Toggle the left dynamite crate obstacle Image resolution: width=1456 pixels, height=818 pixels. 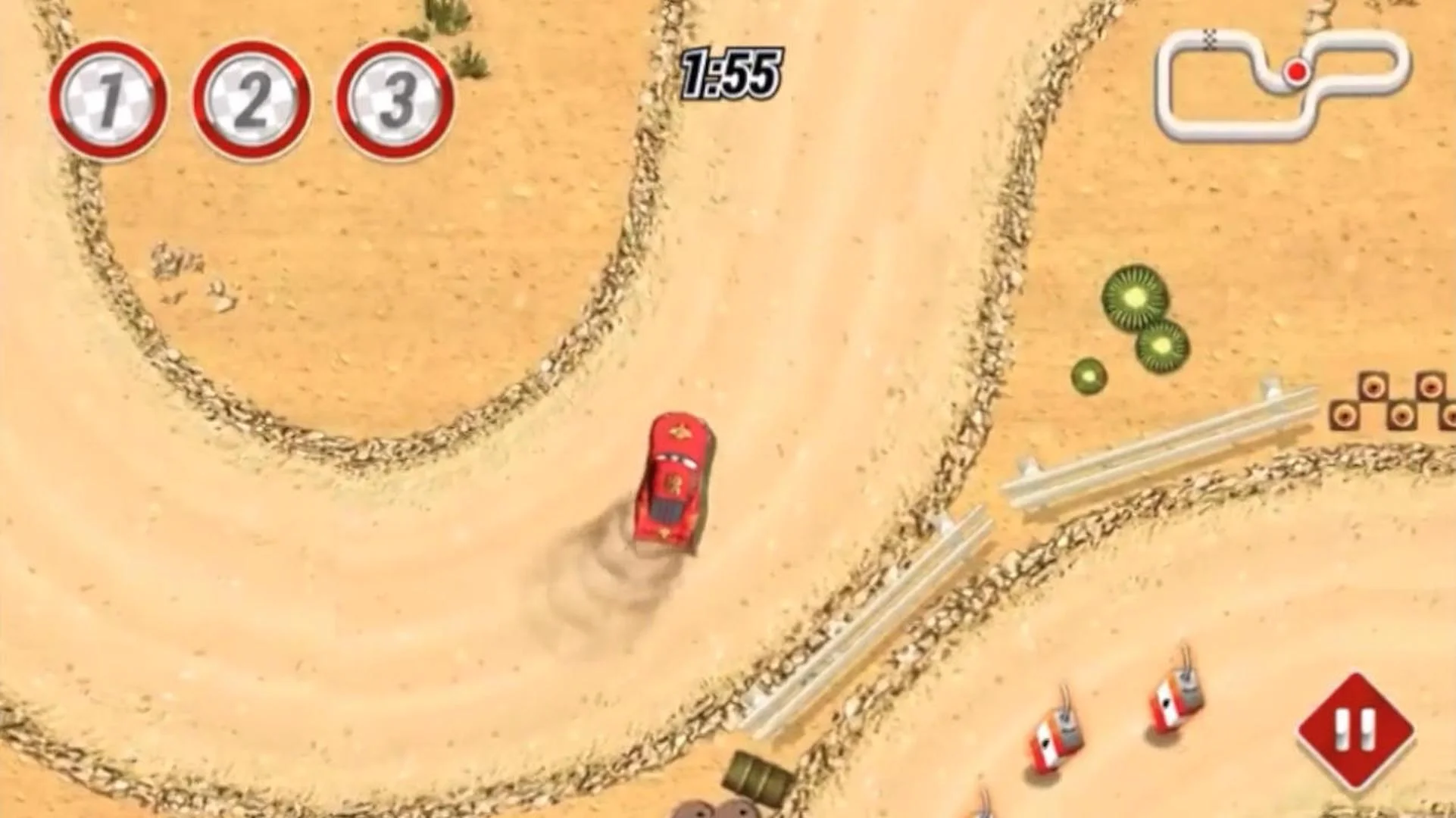[x=1057, y=735]
